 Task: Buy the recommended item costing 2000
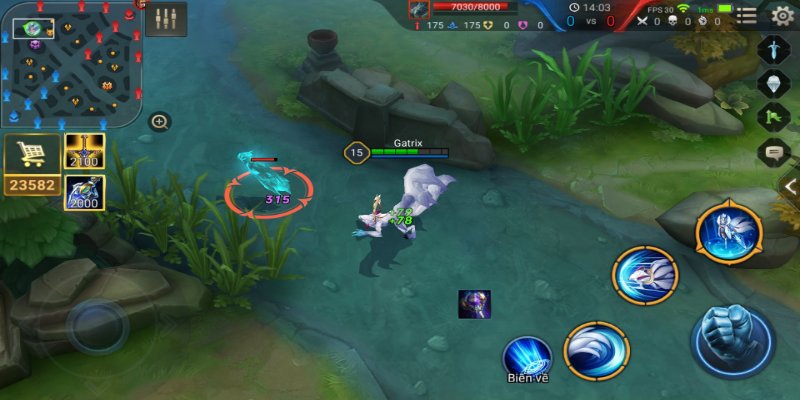click(85, 192)
